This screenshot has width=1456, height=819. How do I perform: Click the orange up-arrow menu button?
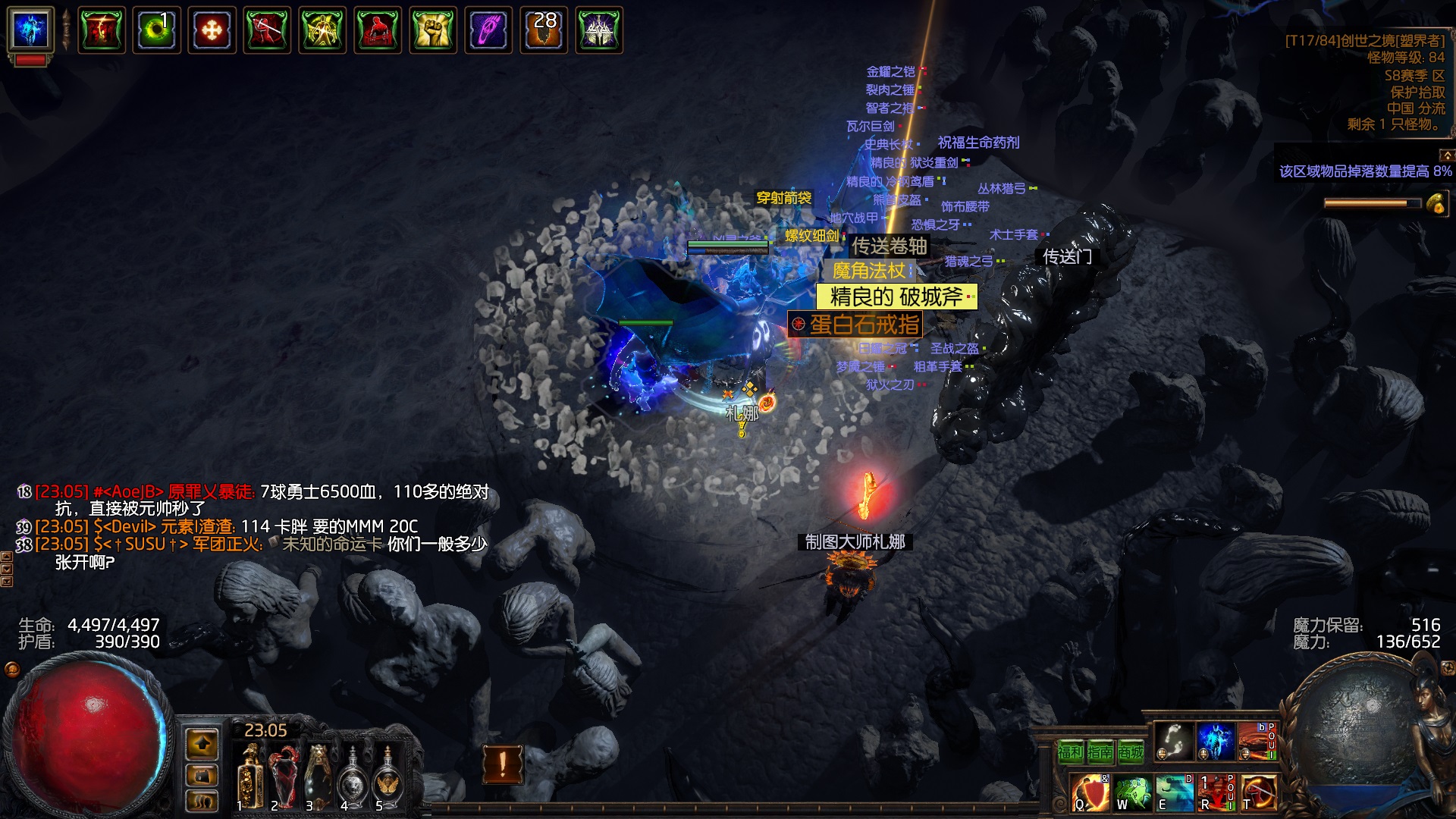click(202, 745)
